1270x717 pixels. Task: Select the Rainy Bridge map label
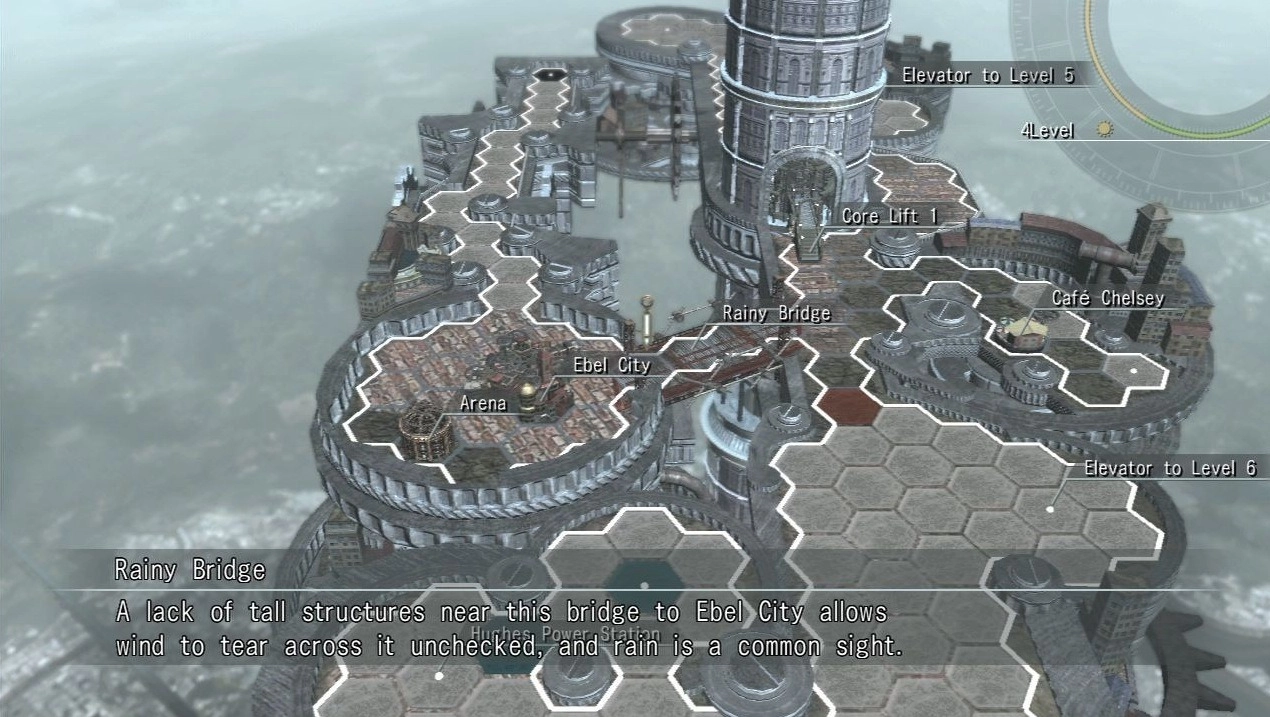[777, 314]
